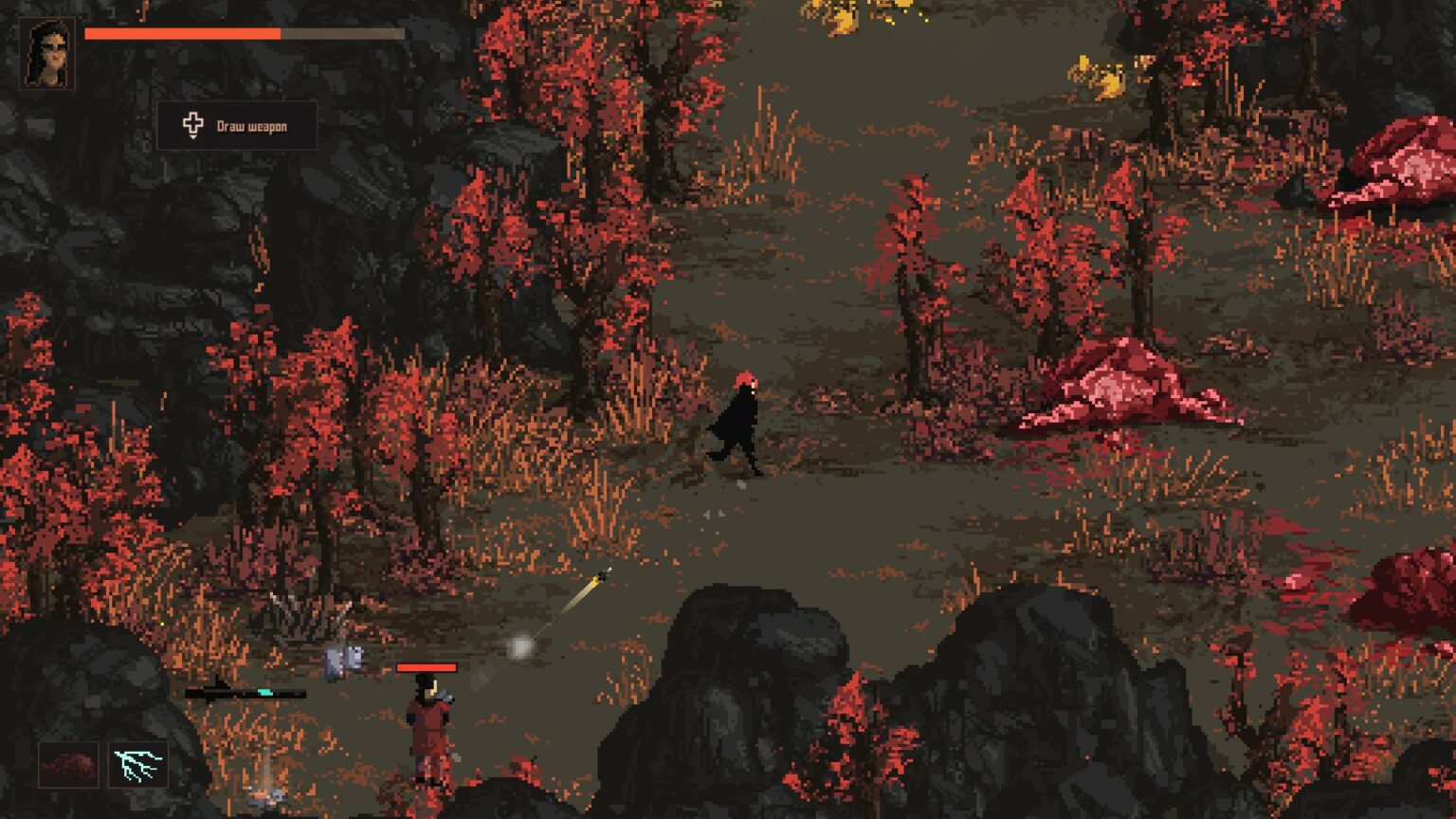Toggle weapon stance via the Draw weapon prompt
The height and width of the screenshot is (819, 1456).
coord(236,124)
